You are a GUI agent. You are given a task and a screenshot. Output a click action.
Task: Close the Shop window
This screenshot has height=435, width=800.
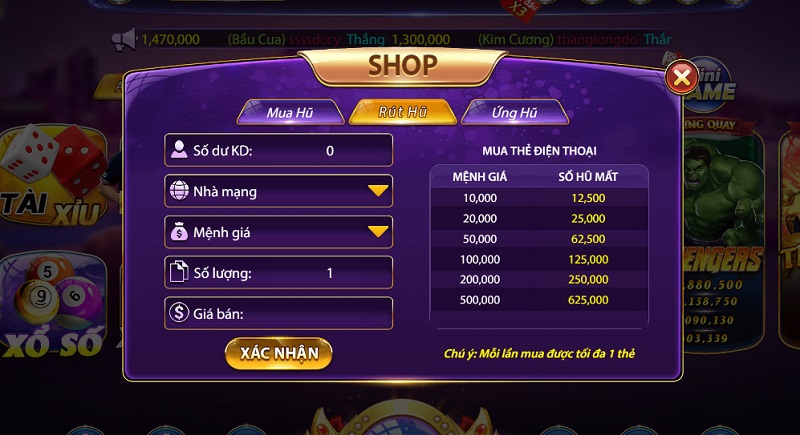682,77
